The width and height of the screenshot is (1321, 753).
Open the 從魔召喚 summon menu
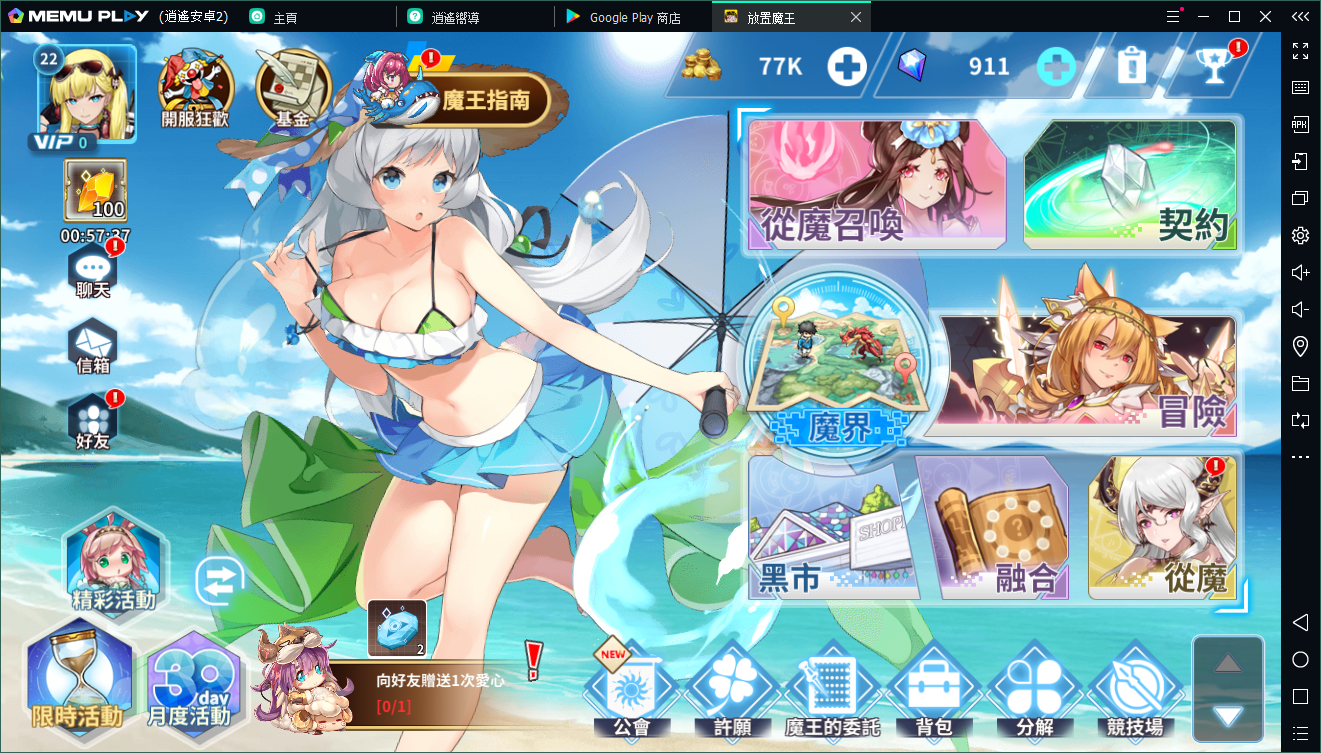click(x=876, y=185)
